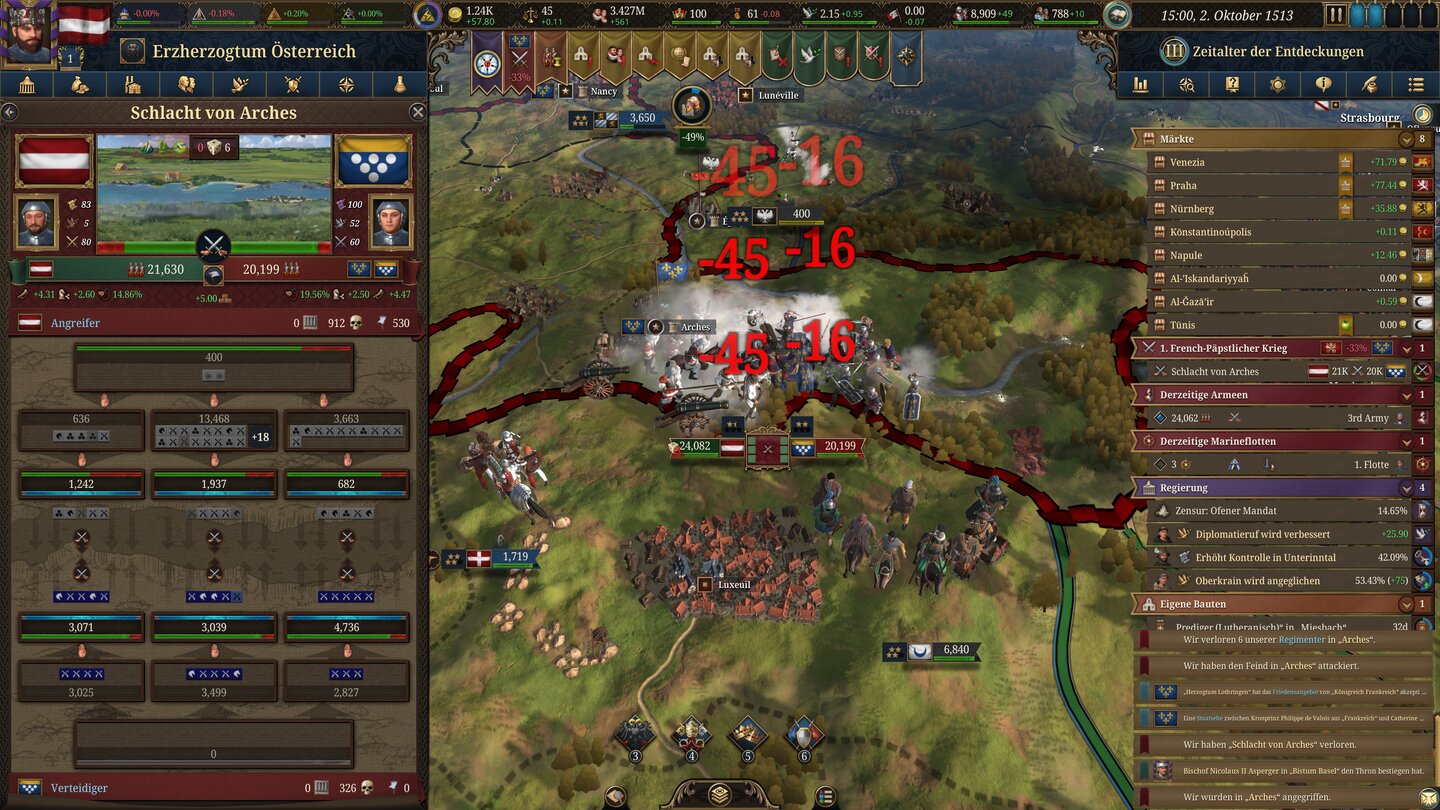Pause the game with the pause button
The image size is (1440, 810).
(1336, 14)
